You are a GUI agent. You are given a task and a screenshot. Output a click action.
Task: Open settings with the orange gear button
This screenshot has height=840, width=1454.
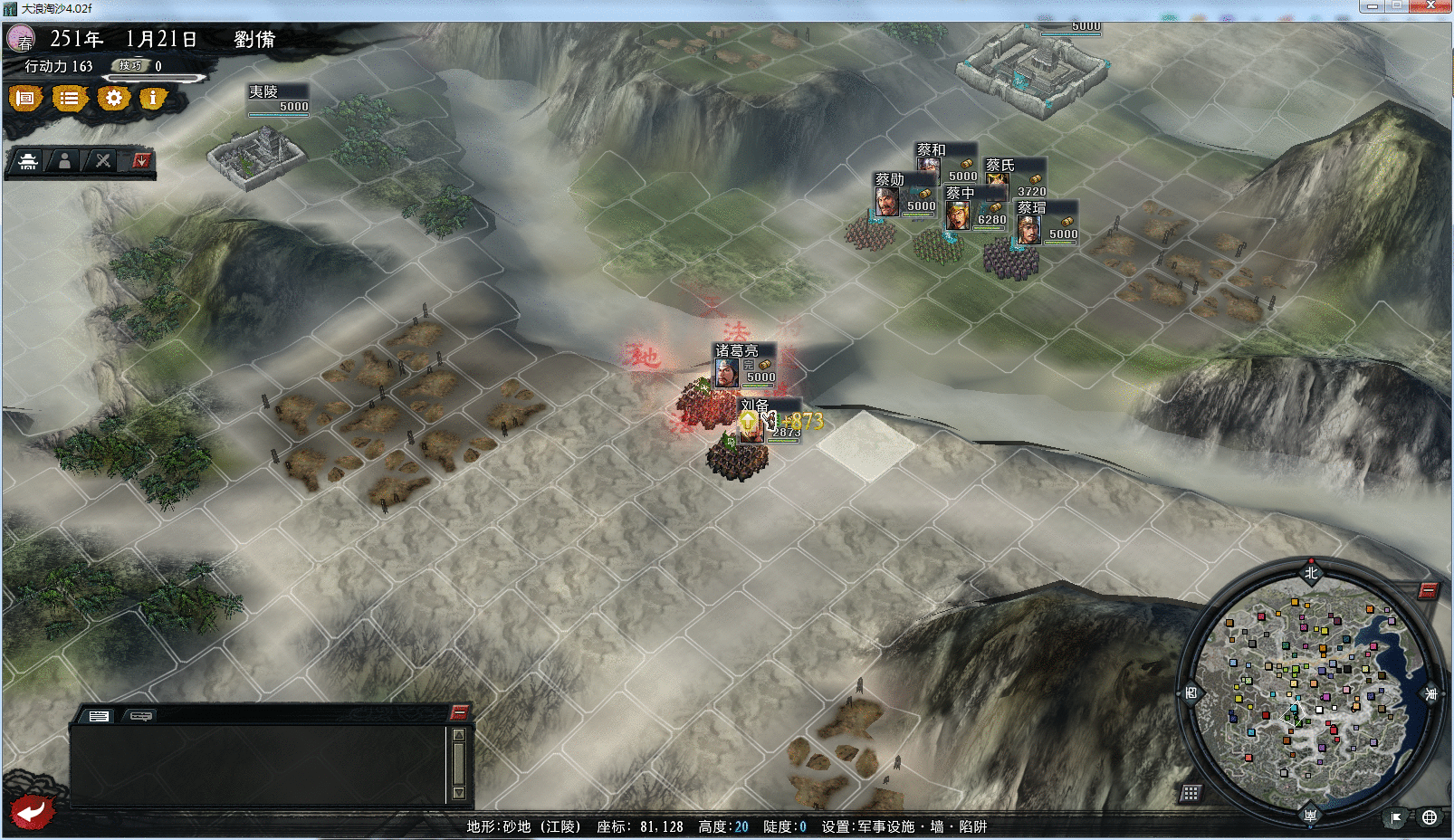(113, 98)
